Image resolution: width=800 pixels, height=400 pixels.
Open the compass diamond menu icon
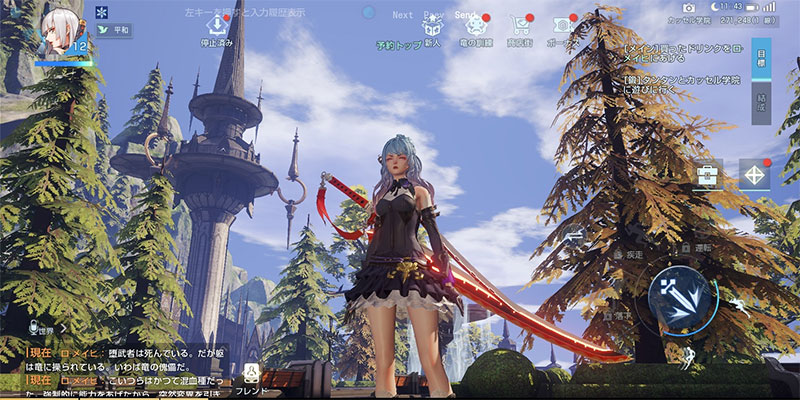click(754, 175)
